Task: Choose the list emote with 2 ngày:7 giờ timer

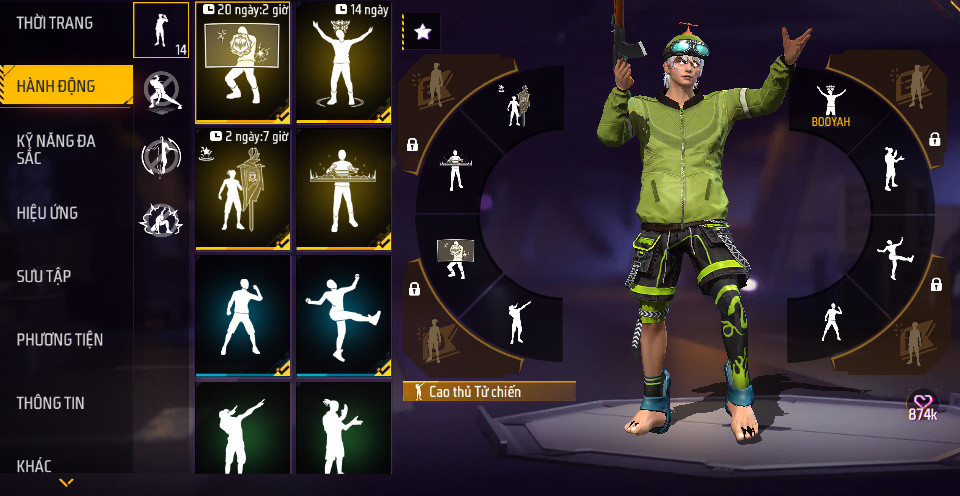Action: [243, 189]
